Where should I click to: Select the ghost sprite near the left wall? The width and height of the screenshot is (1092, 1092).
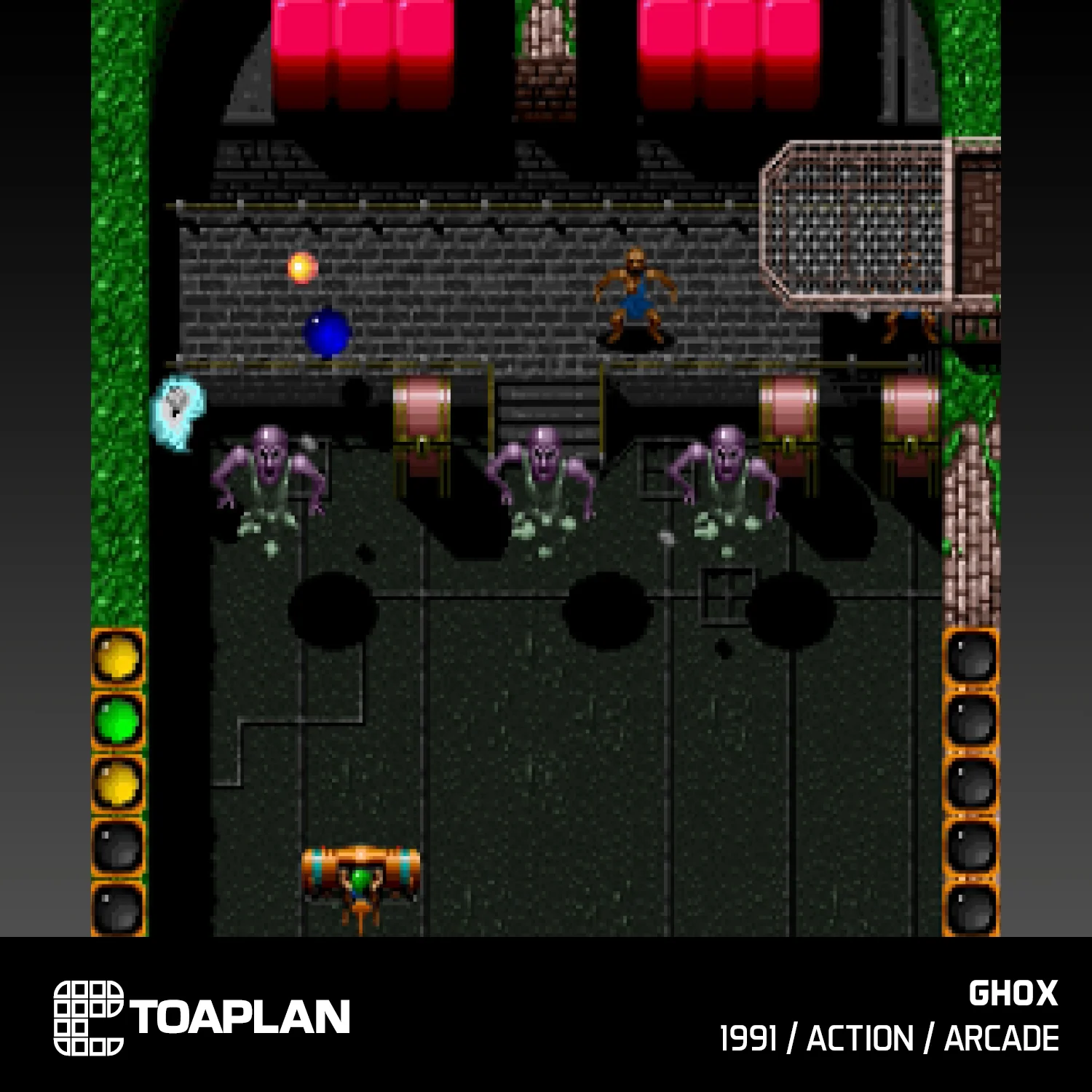click(177, 406)
